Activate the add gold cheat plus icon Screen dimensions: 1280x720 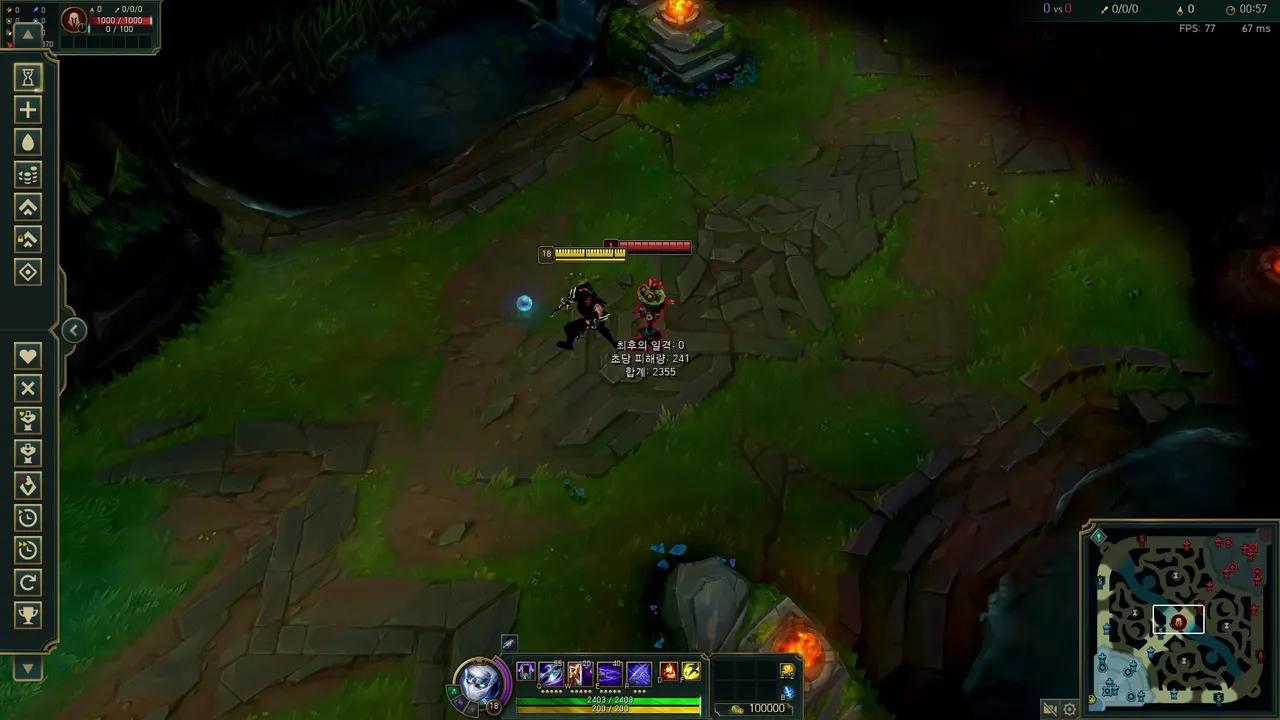tap(28, 109)
